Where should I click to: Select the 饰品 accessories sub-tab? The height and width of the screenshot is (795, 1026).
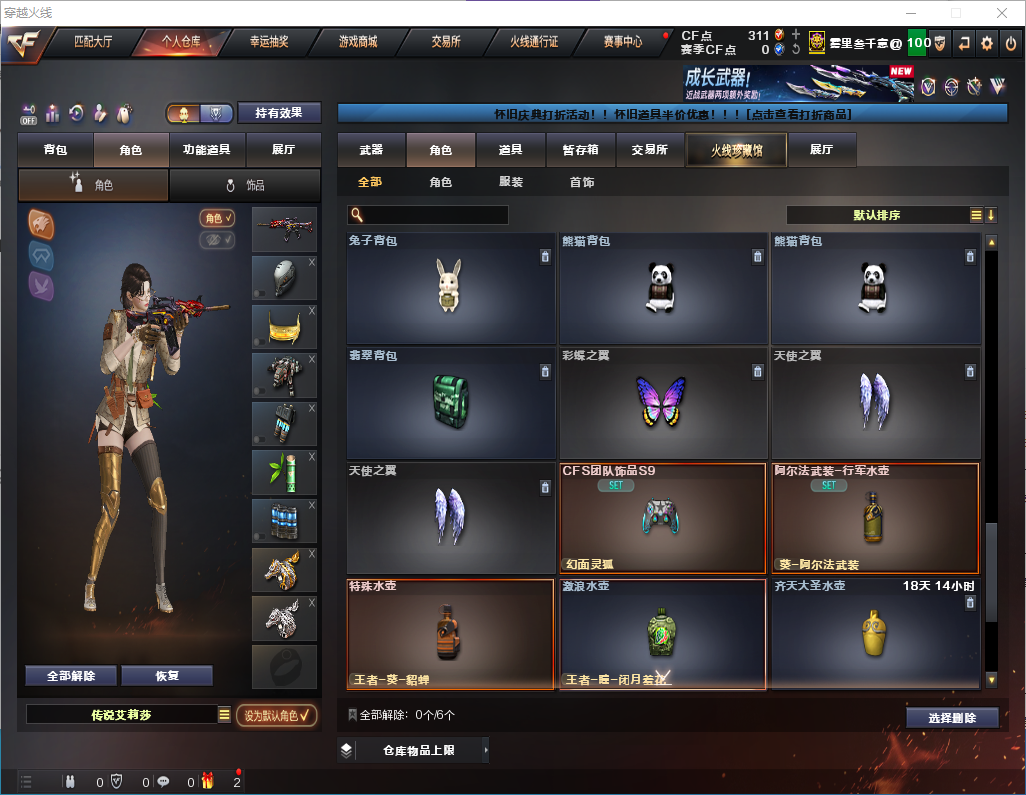245,185
